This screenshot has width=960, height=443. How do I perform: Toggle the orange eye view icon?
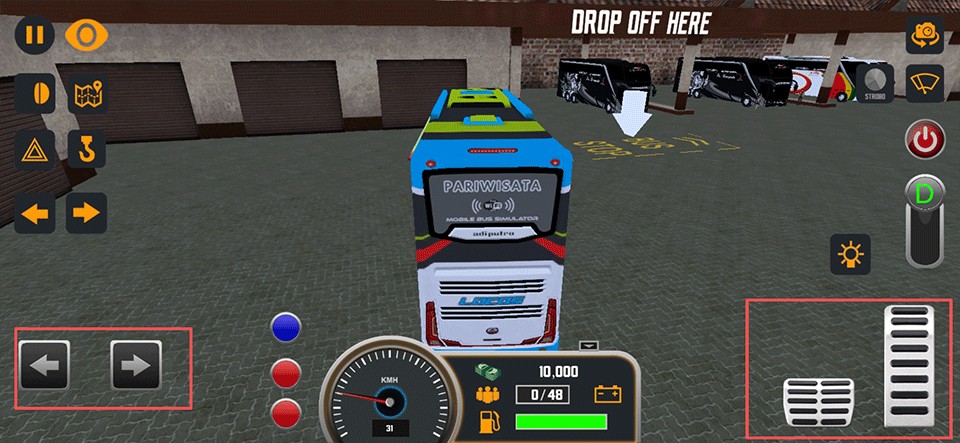86,35
